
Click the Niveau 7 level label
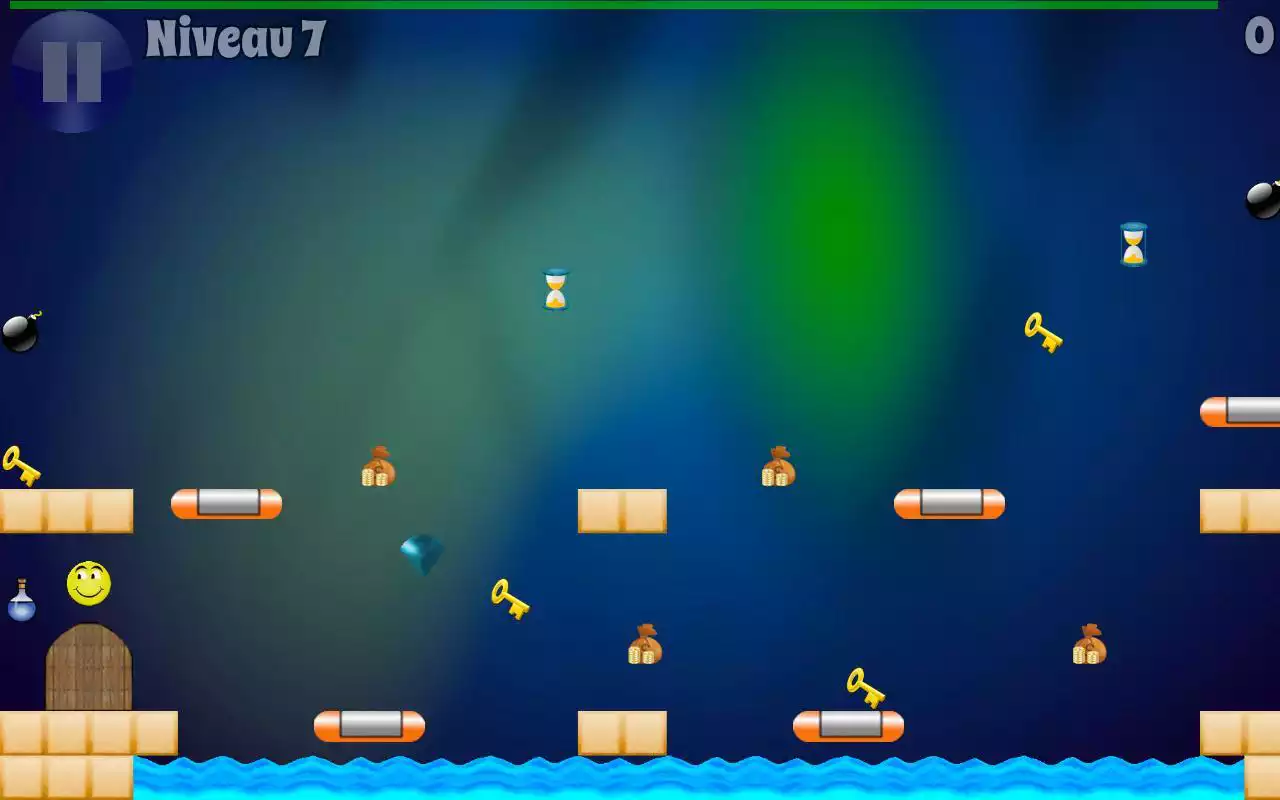[x=233, y=40]
